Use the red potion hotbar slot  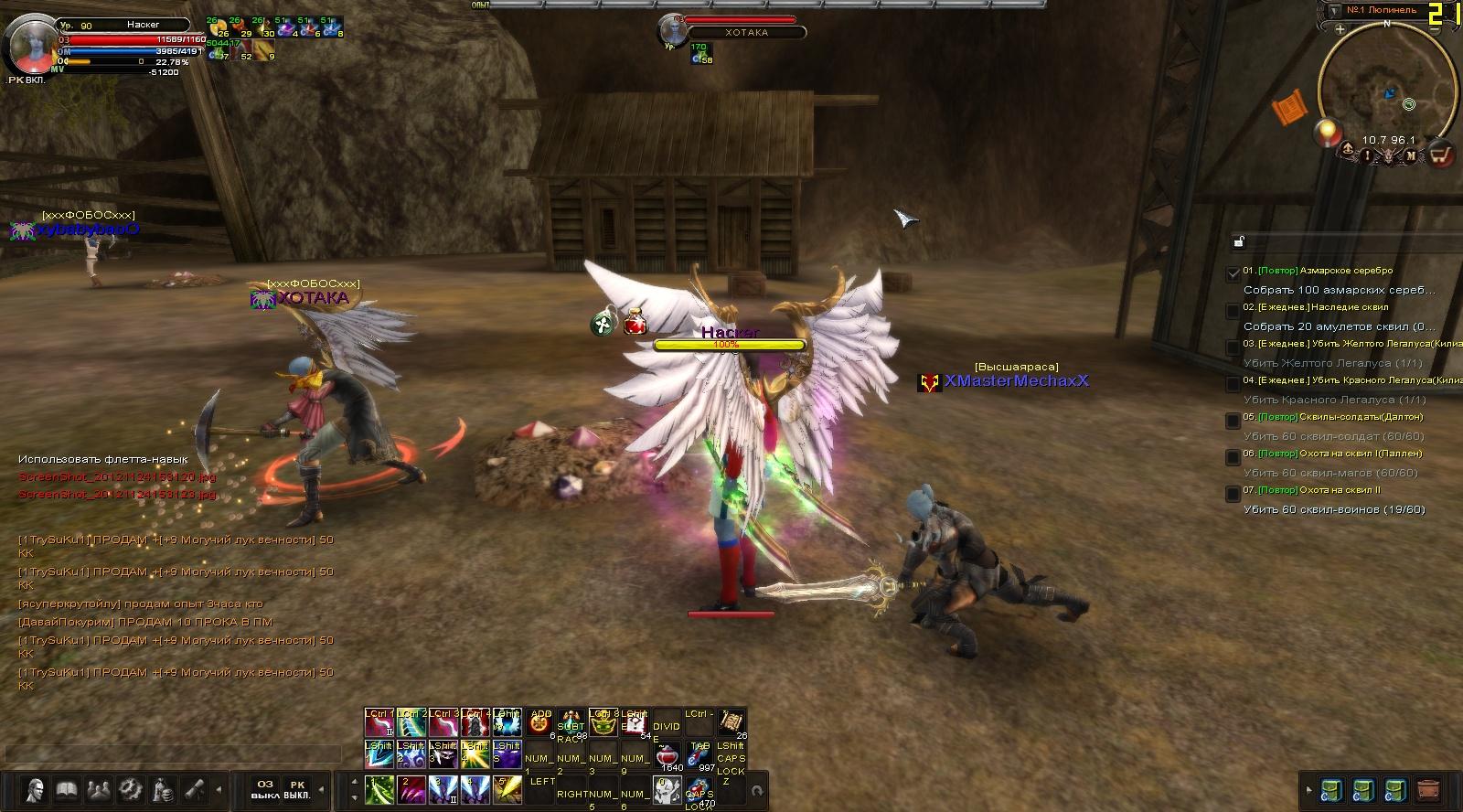[670, 756]
